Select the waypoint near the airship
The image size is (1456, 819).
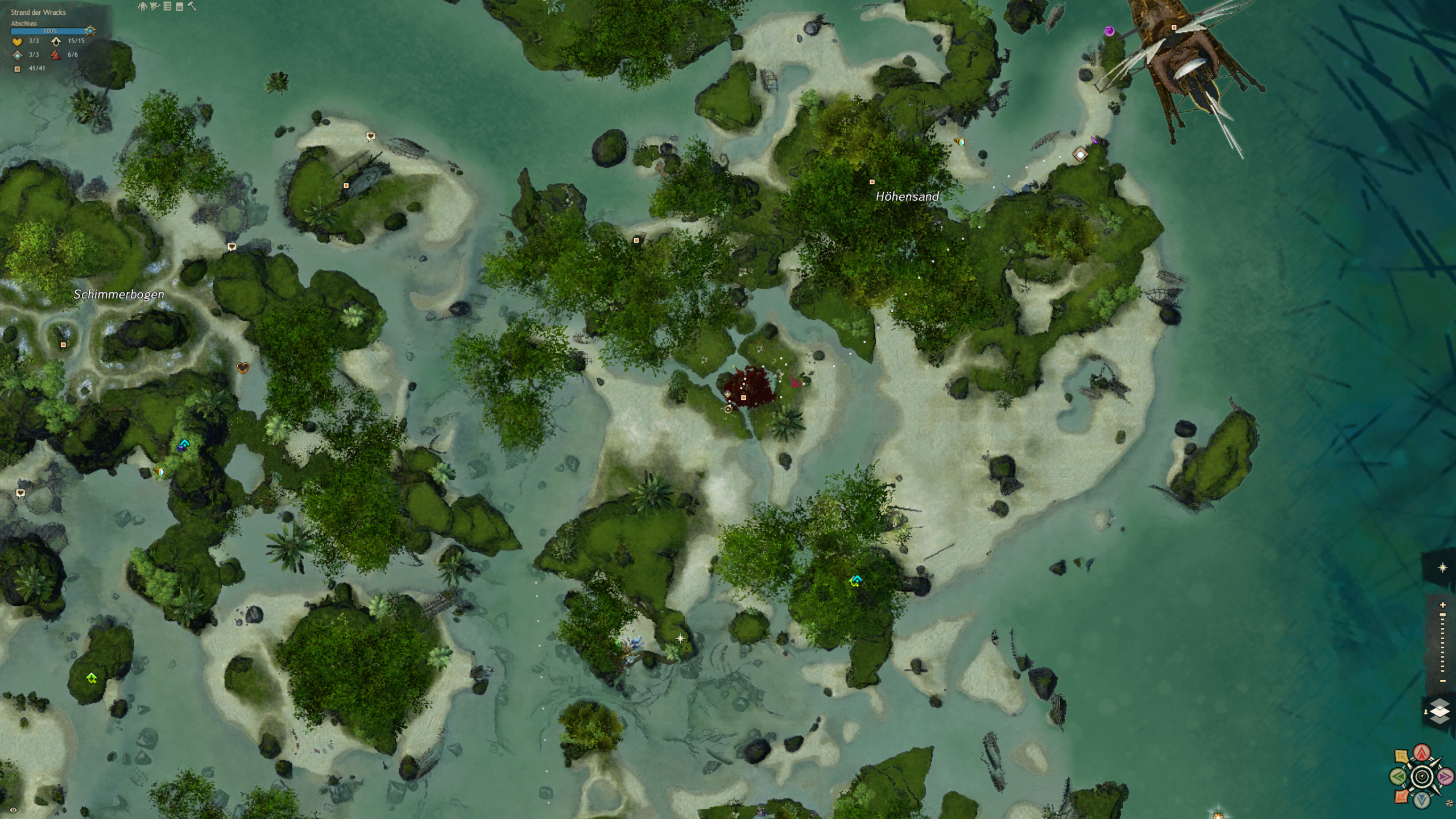[1080, 154]
